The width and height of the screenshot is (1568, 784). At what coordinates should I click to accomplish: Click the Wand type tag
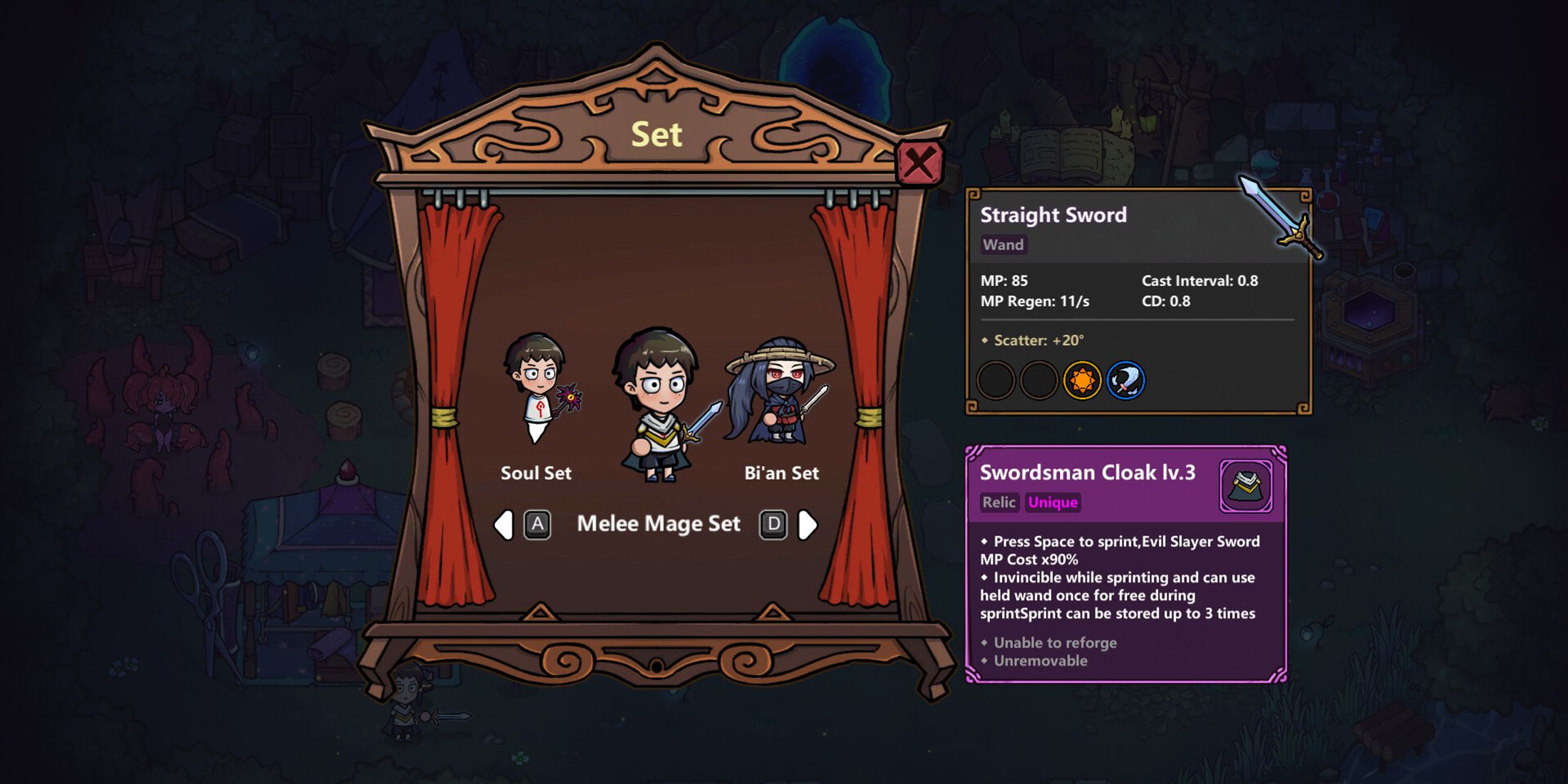click(1004, 244)
